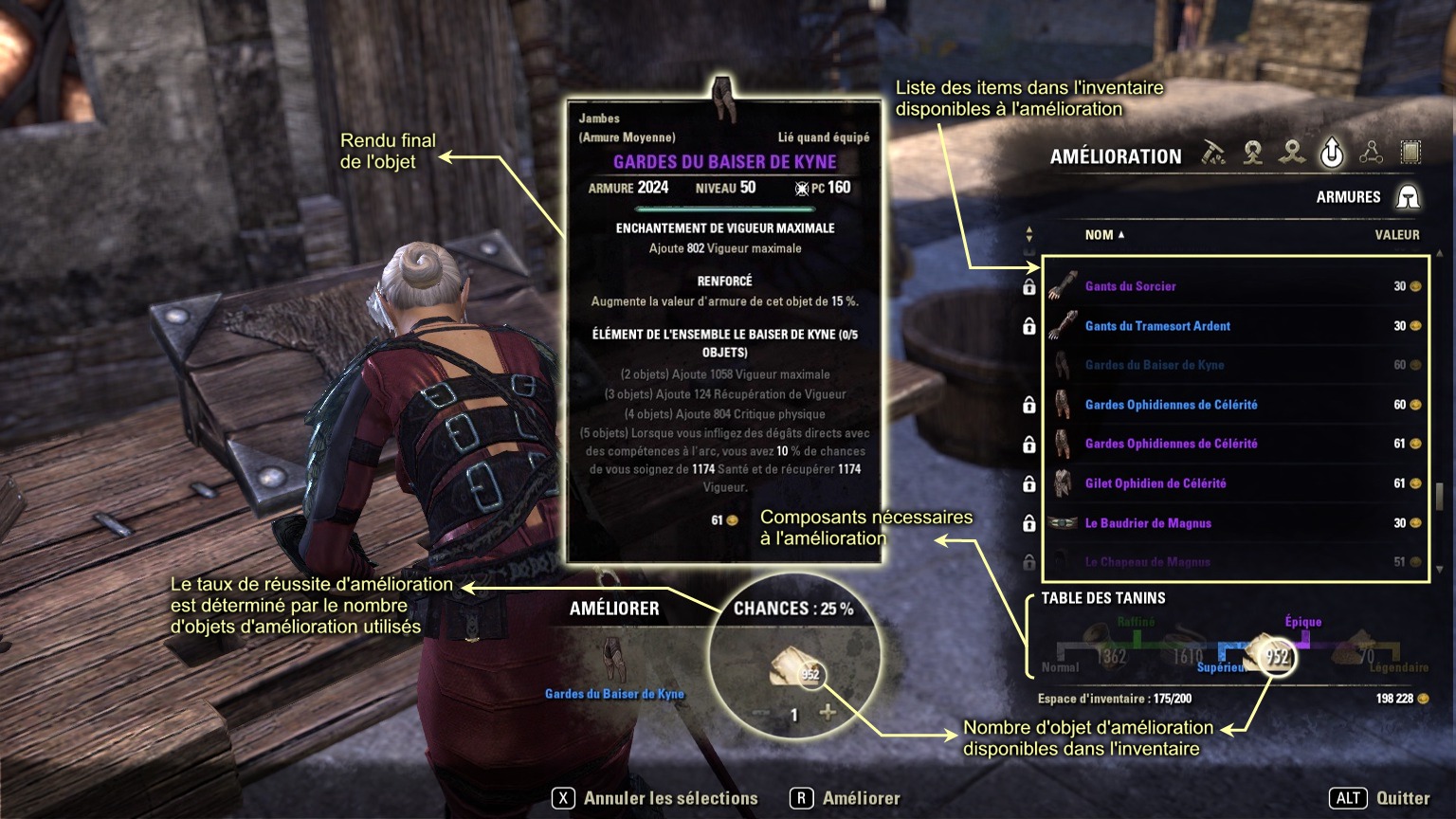Open the refining tab with pickaxe icon
This screenshot has width=1456, height=819.
pos(1213,153)
